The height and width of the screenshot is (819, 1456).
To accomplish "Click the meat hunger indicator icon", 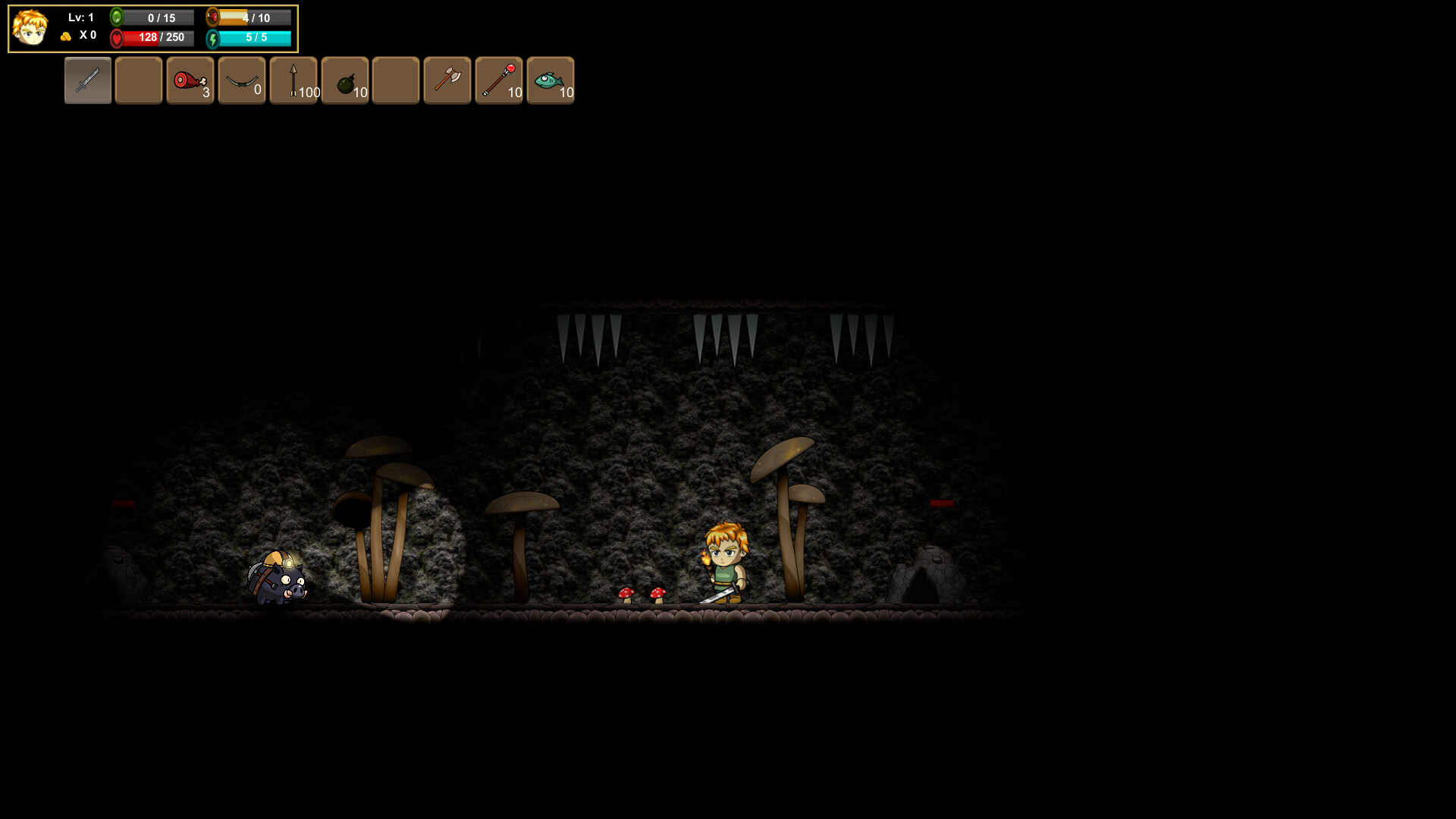I will [212, 16].
